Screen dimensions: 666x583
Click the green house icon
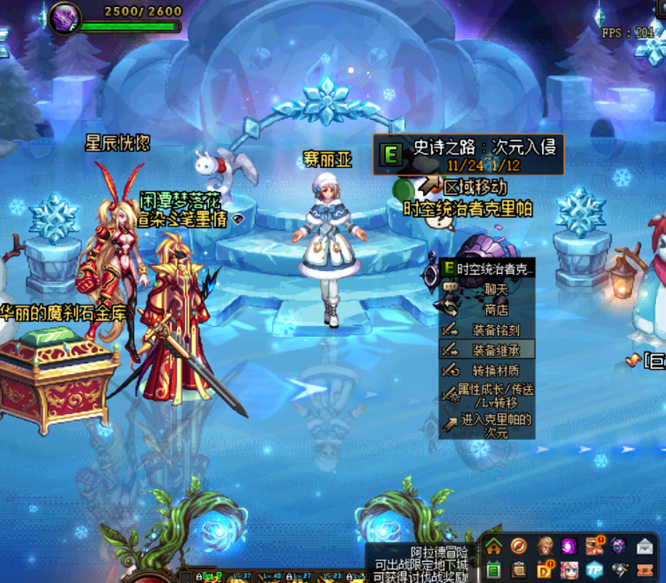pos(494,546)
